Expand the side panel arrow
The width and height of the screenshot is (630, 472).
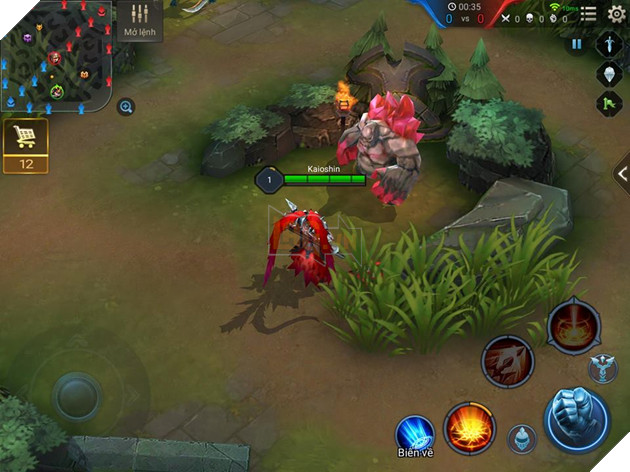621,174
